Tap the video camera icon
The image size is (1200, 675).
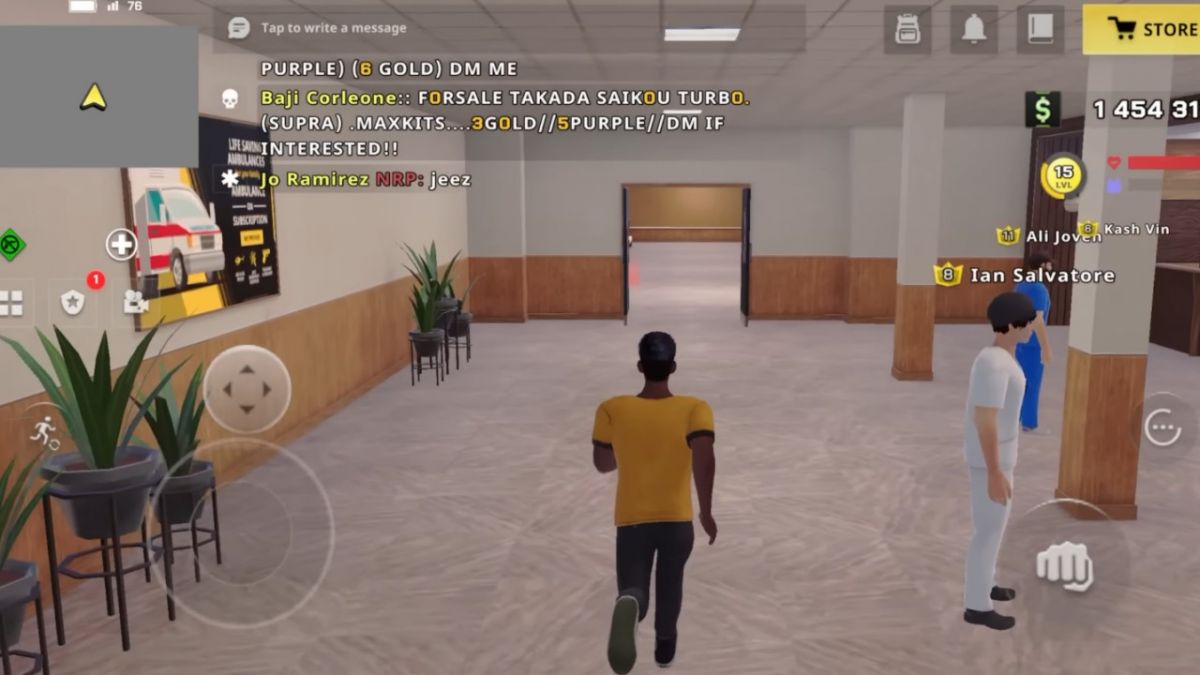(136, 301)
